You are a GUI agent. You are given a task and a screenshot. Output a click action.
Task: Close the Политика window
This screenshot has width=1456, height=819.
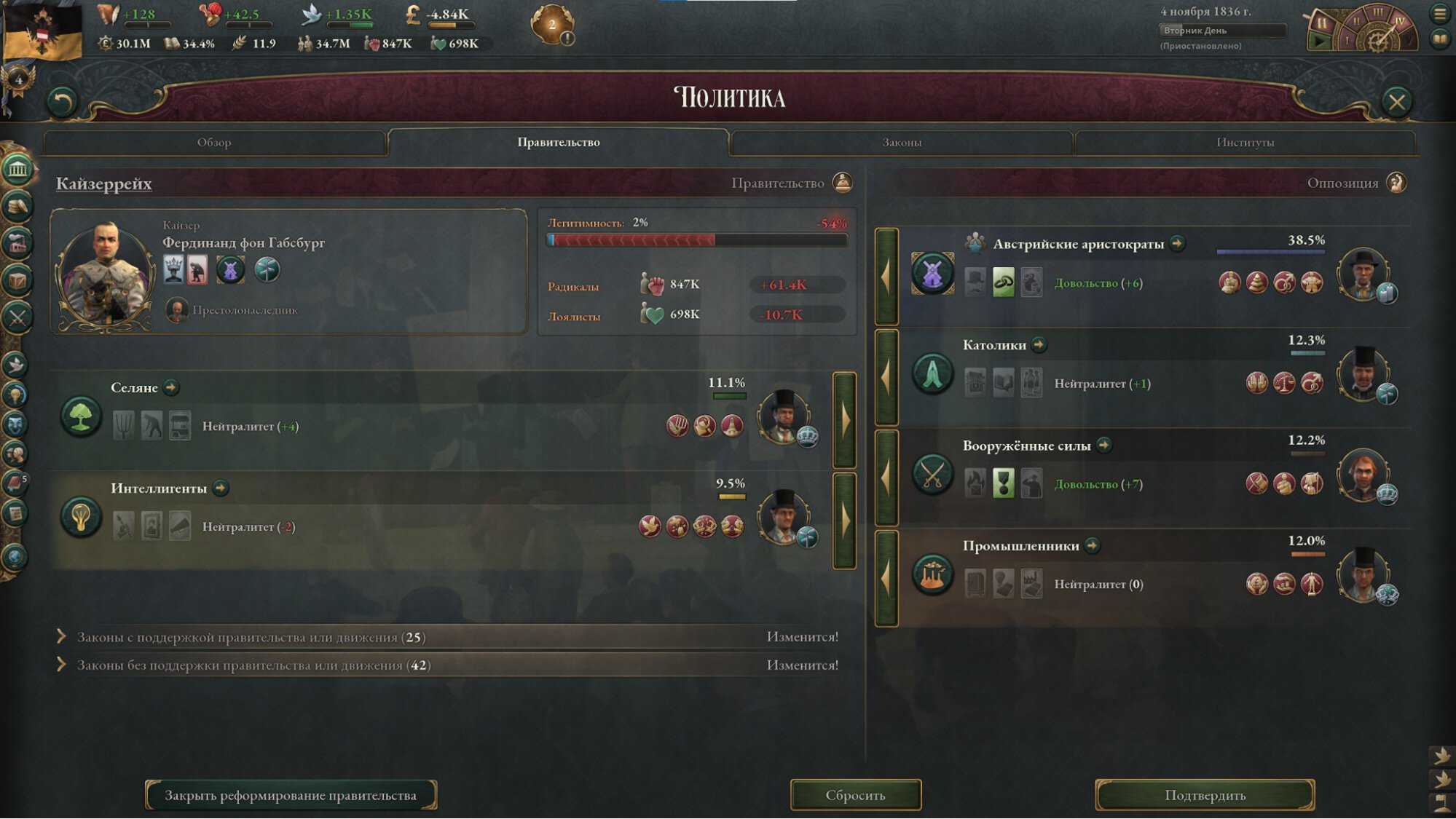point(1396,102)
